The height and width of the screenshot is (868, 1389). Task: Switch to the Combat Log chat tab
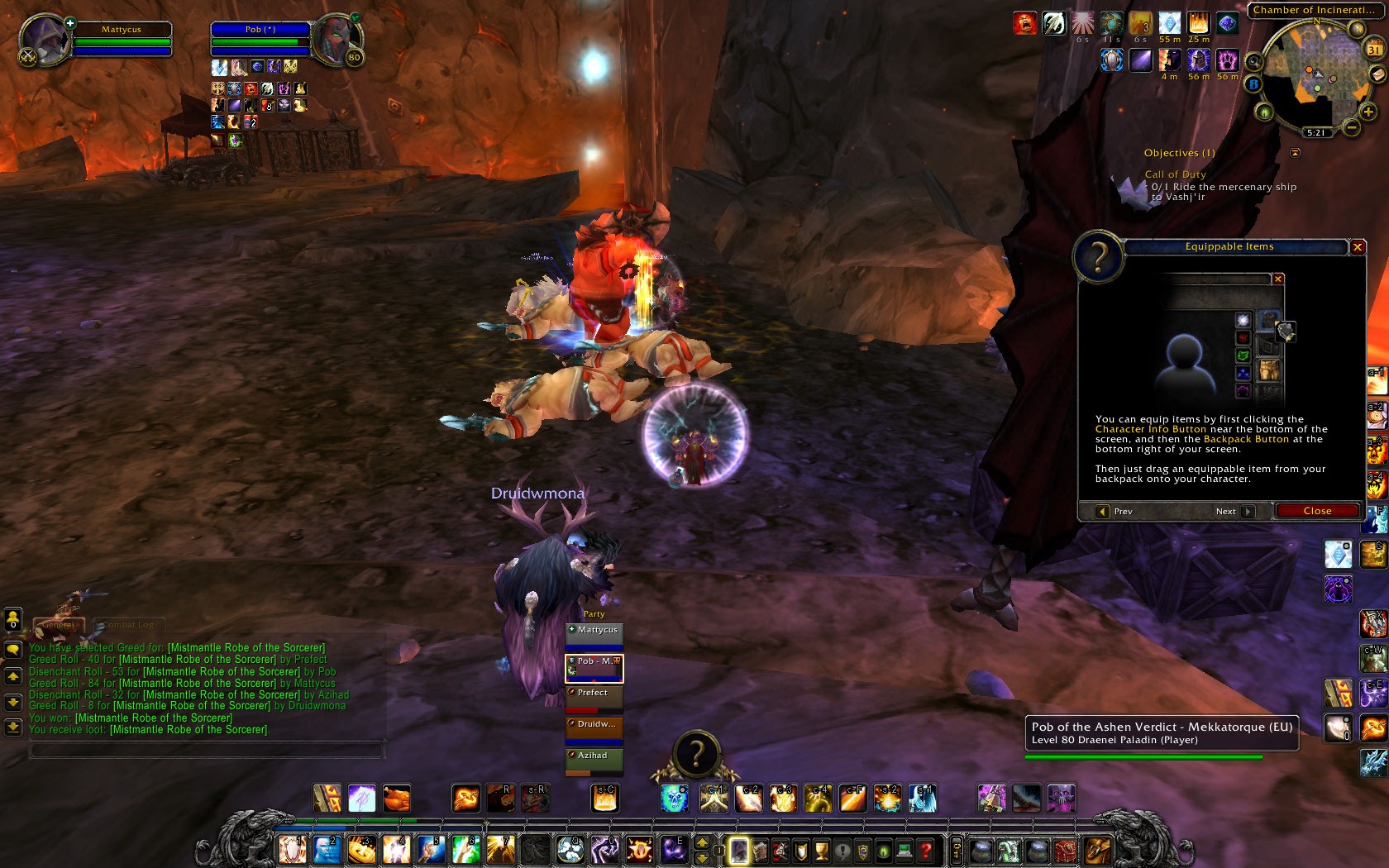click(129, 625)
